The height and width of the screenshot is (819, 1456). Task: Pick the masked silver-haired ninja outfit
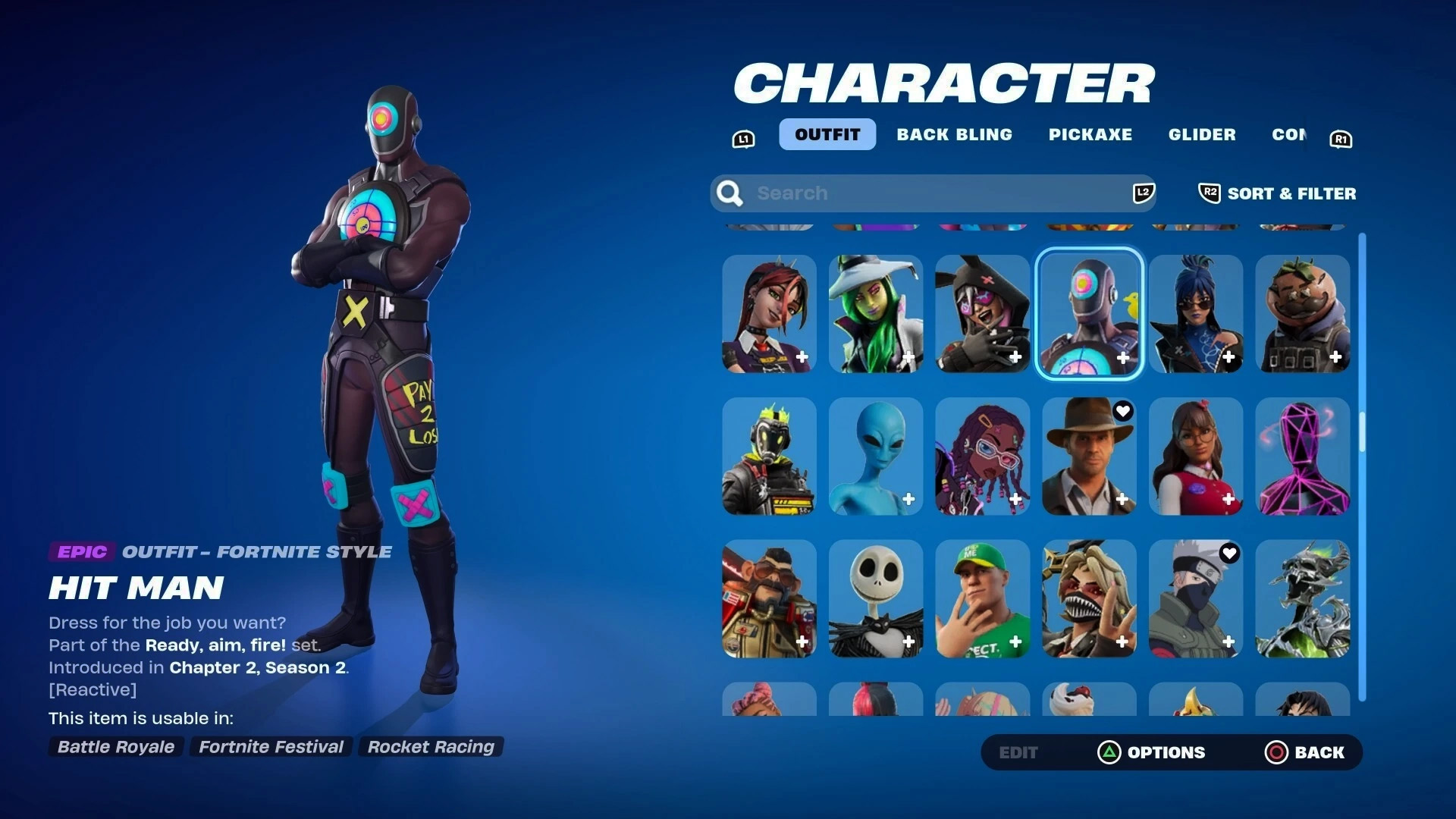1196,598
